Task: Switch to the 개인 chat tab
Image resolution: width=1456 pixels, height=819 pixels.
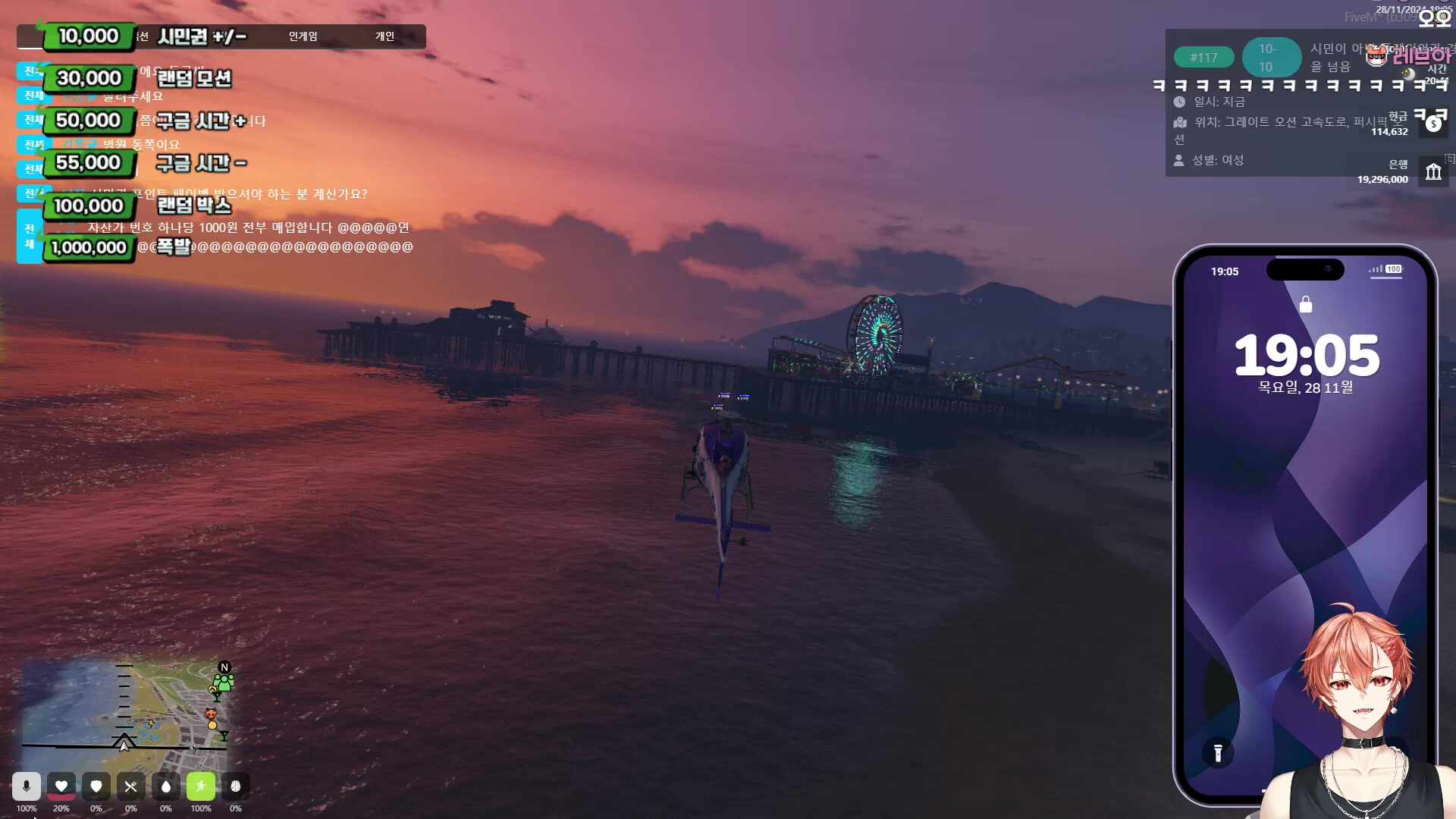Action: point(384,36)
